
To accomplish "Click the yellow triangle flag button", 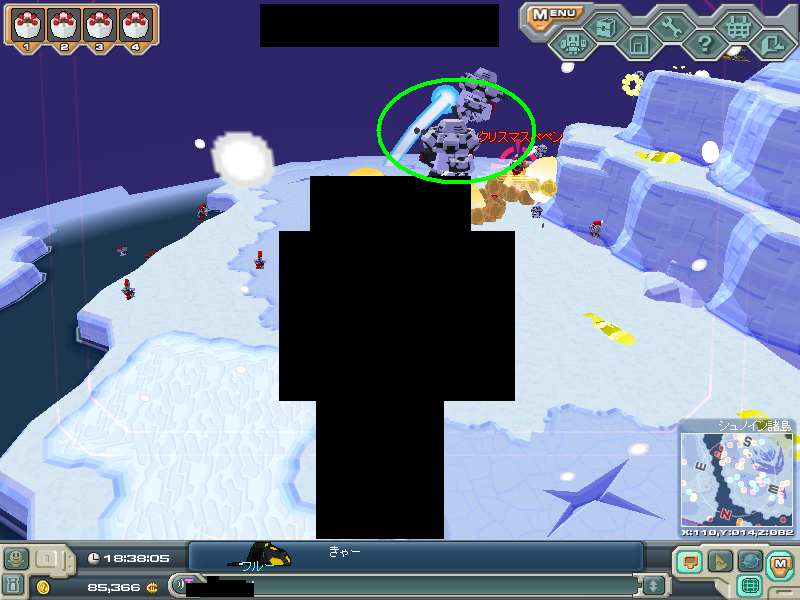I will coord(719,563).
